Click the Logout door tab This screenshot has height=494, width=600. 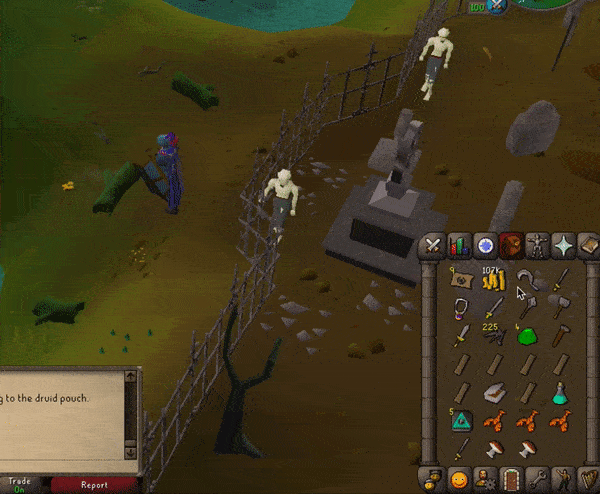pos(511,479)
